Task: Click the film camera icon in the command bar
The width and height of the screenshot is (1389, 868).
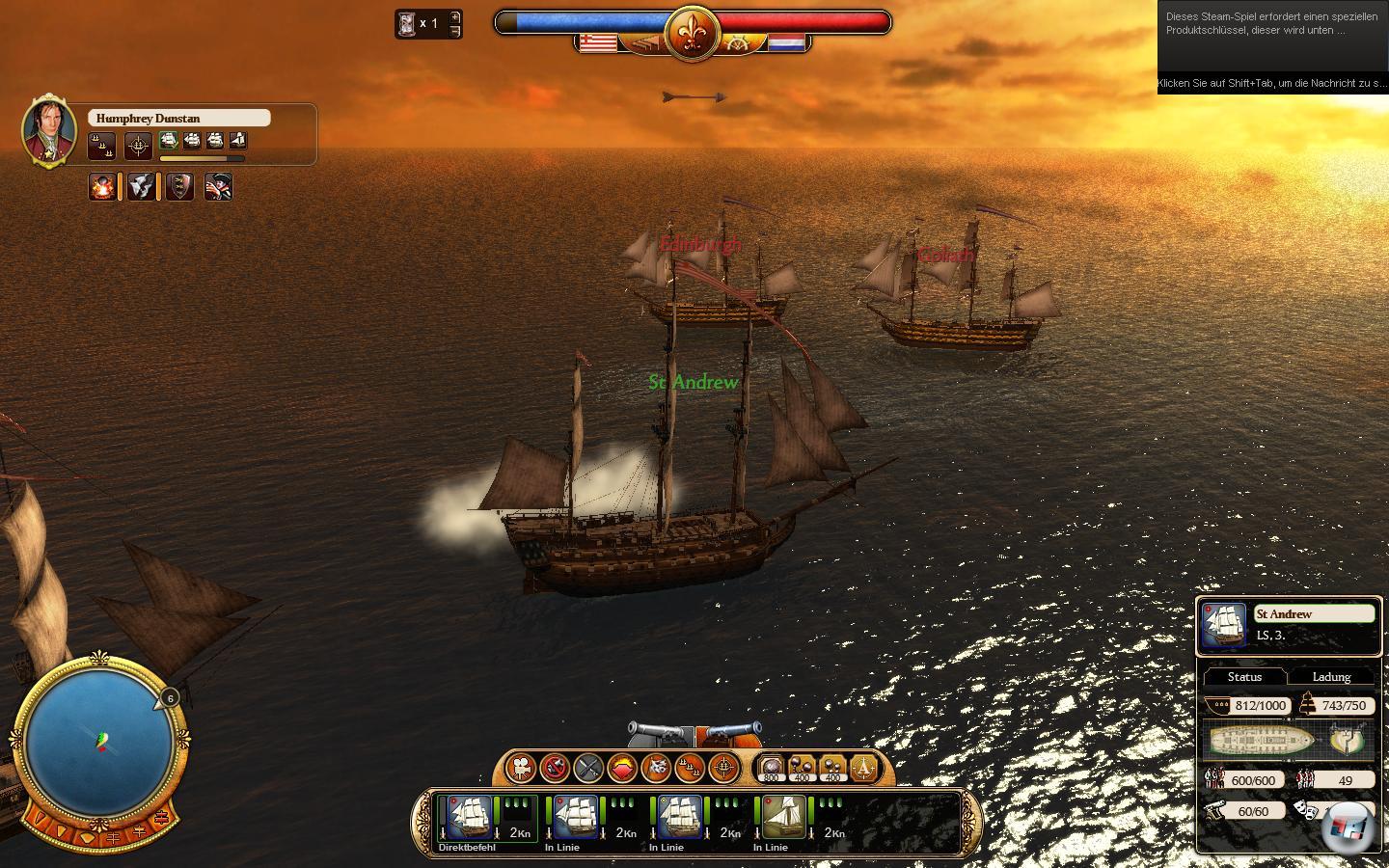Action: coord(521,768)
